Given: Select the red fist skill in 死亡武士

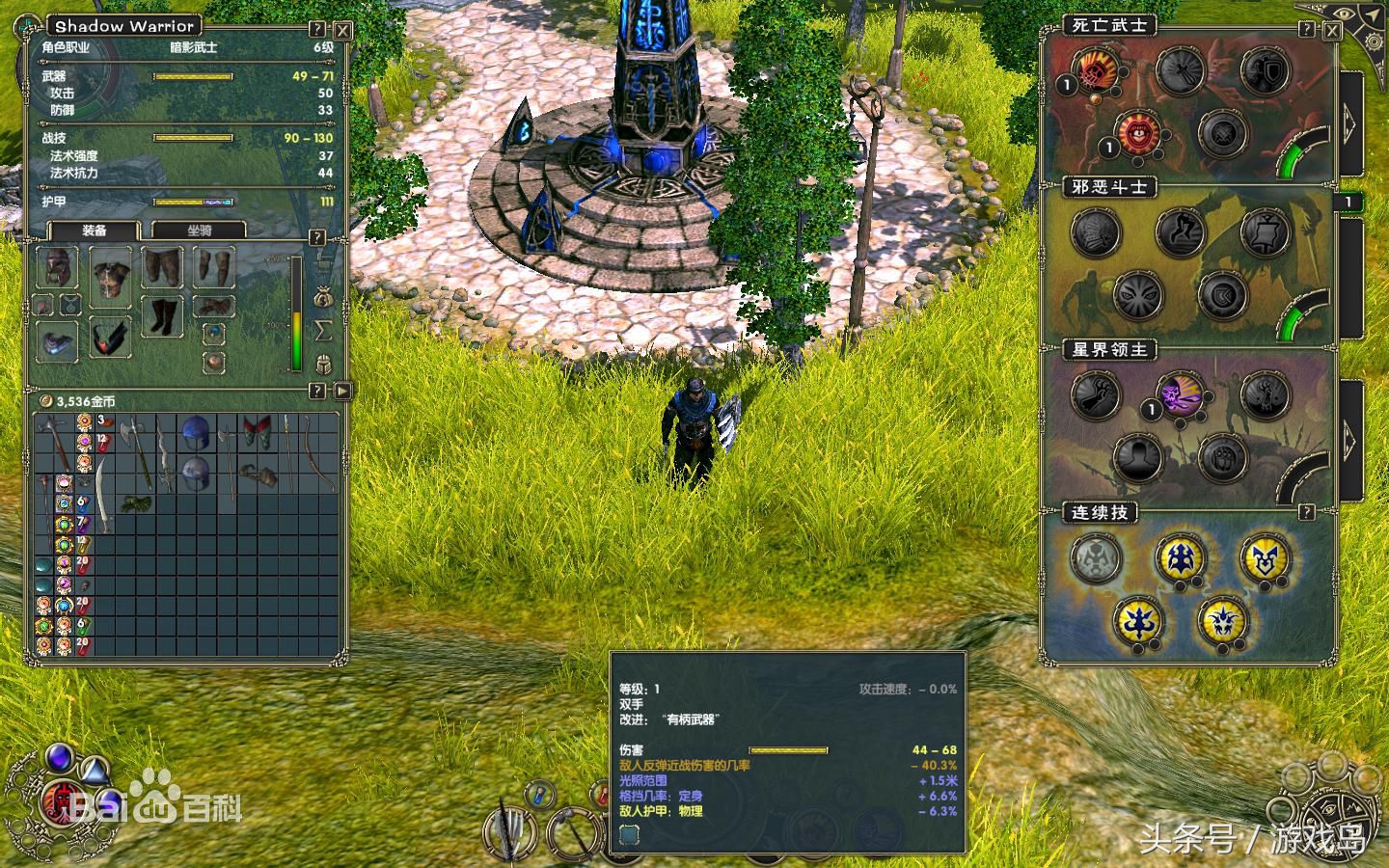Looking at the screenshot, I should click(1095, 70).
